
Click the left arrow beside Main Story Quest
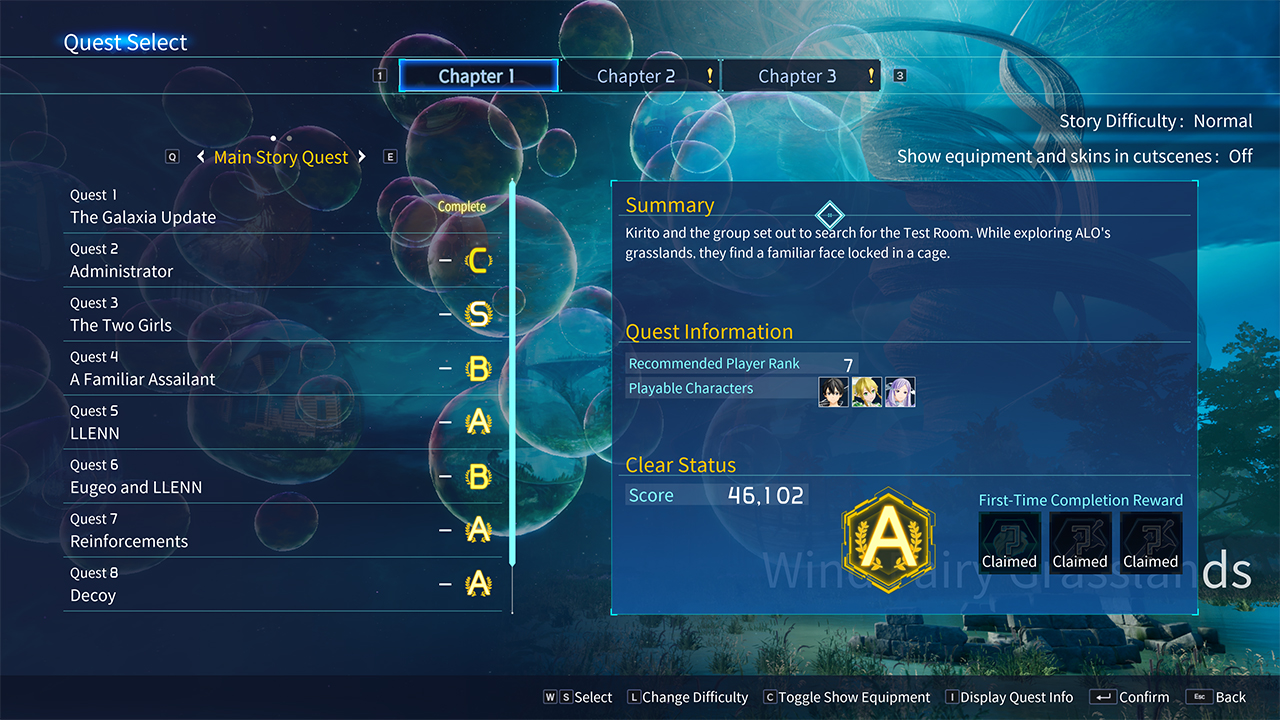(x=201, y=157)
